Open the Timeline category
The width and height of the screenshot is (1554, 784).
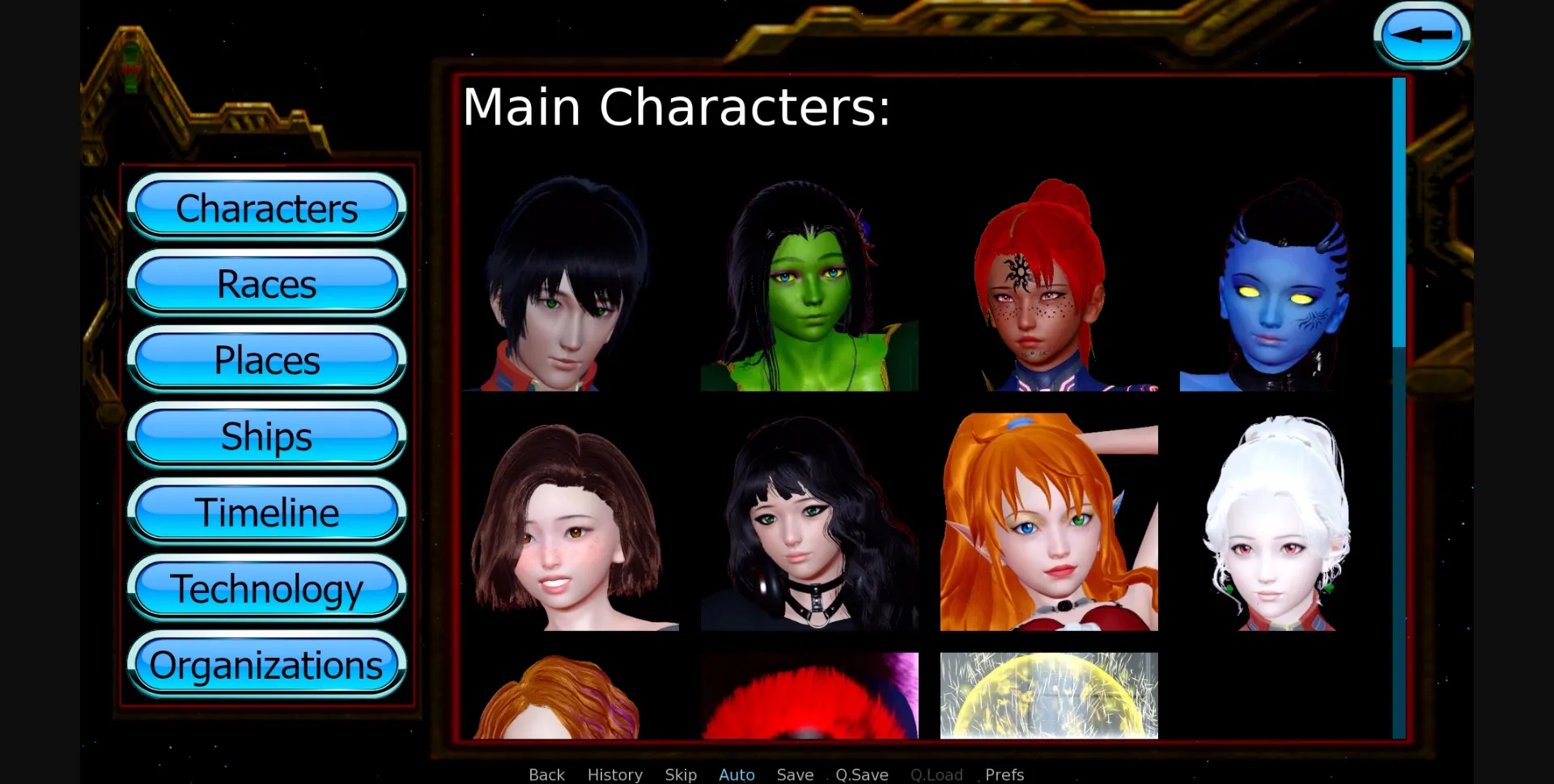pyautogui.click(x=266, y=512)
